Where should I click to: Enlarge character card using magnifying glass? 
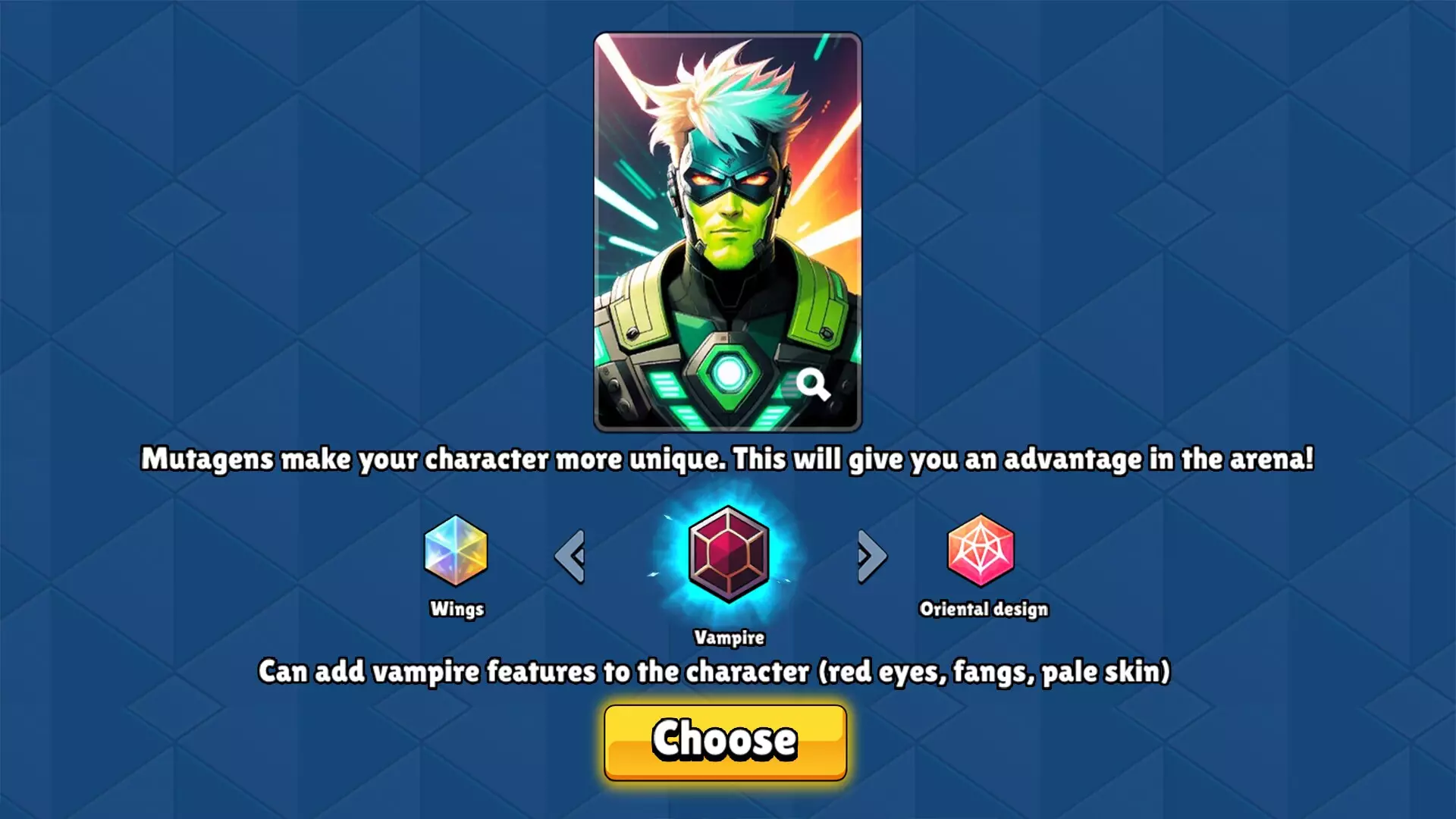tap(813, 384)
